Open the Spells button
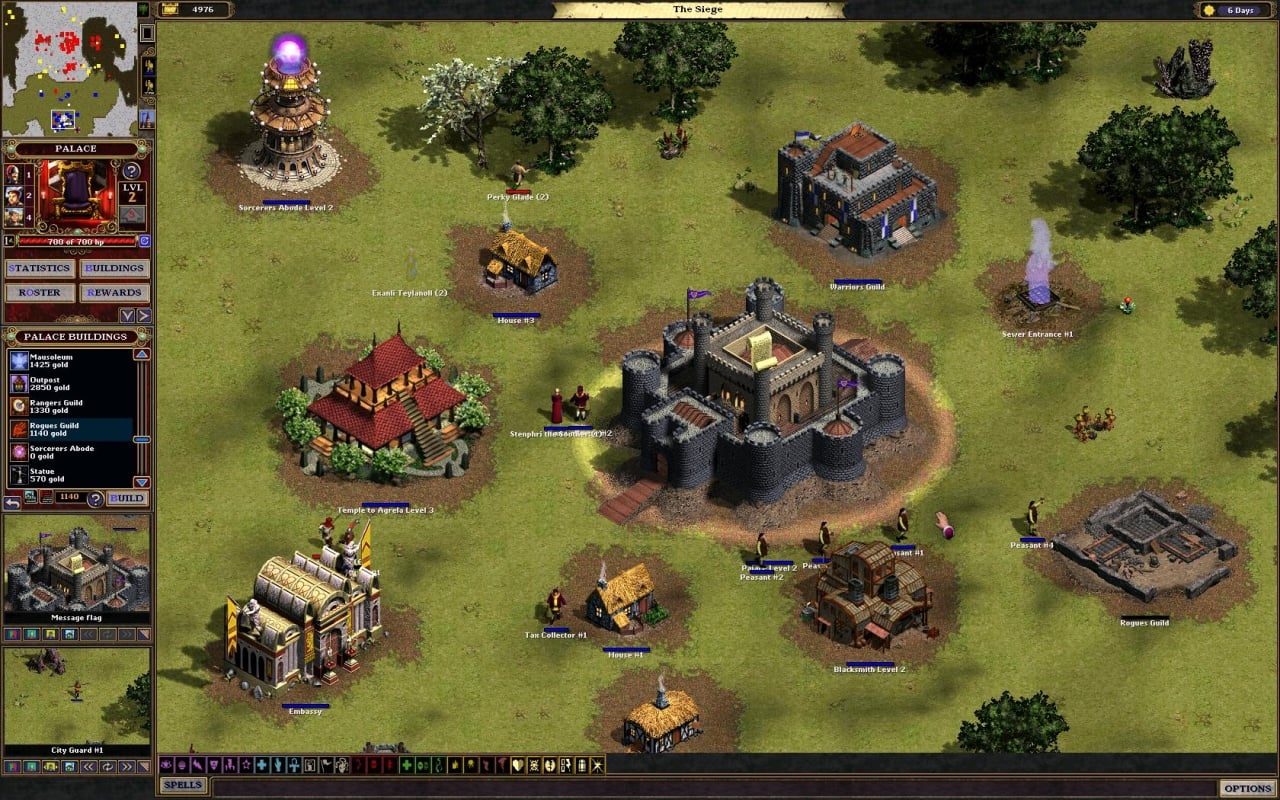Image resolution: width=1280 pixels, height=800 pixels. pos(183,786)
